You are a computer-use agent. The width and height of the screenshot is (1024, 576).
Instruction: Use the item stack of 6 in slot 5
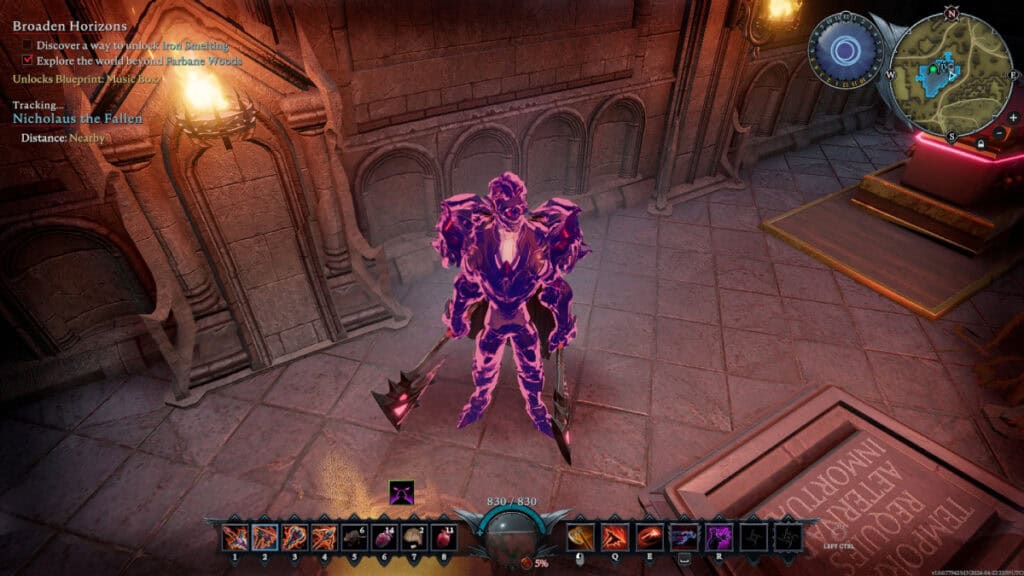pos(354,538)
